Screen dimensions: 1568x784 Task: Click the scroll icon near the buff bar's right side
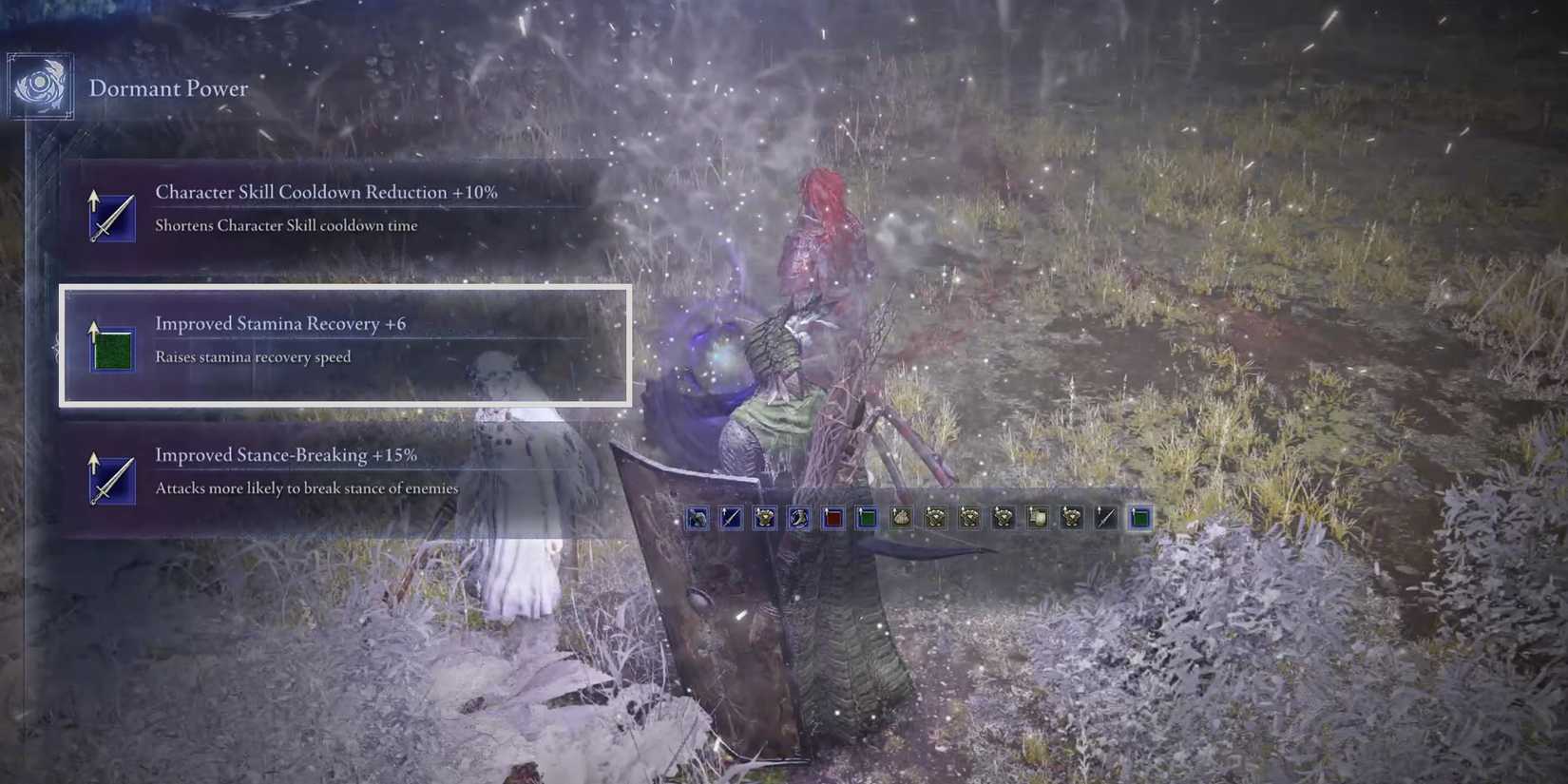pyautogui.click(x=1038, y=518)
